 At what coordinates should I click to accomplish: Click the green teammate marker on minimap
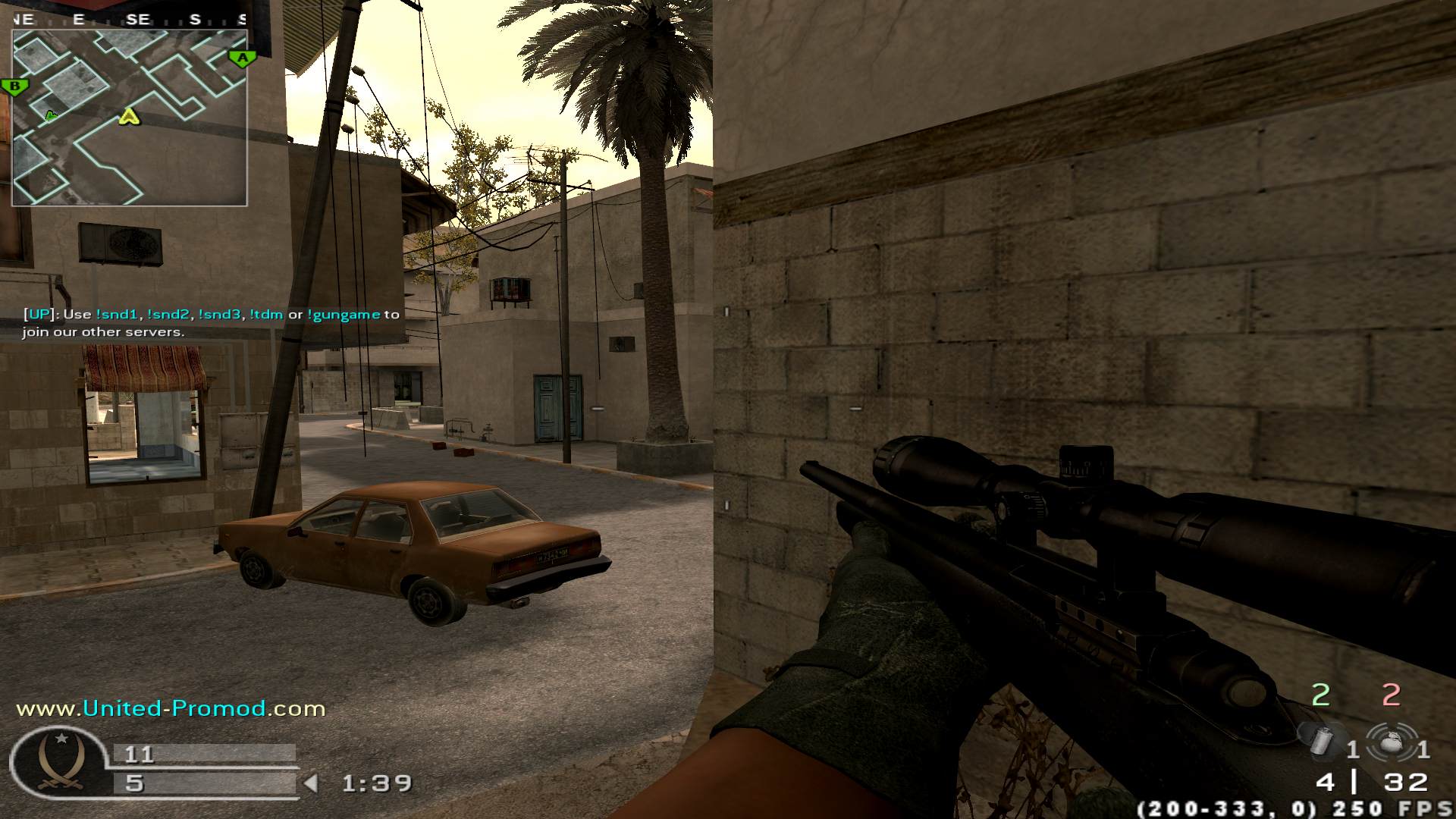point(51,115)
